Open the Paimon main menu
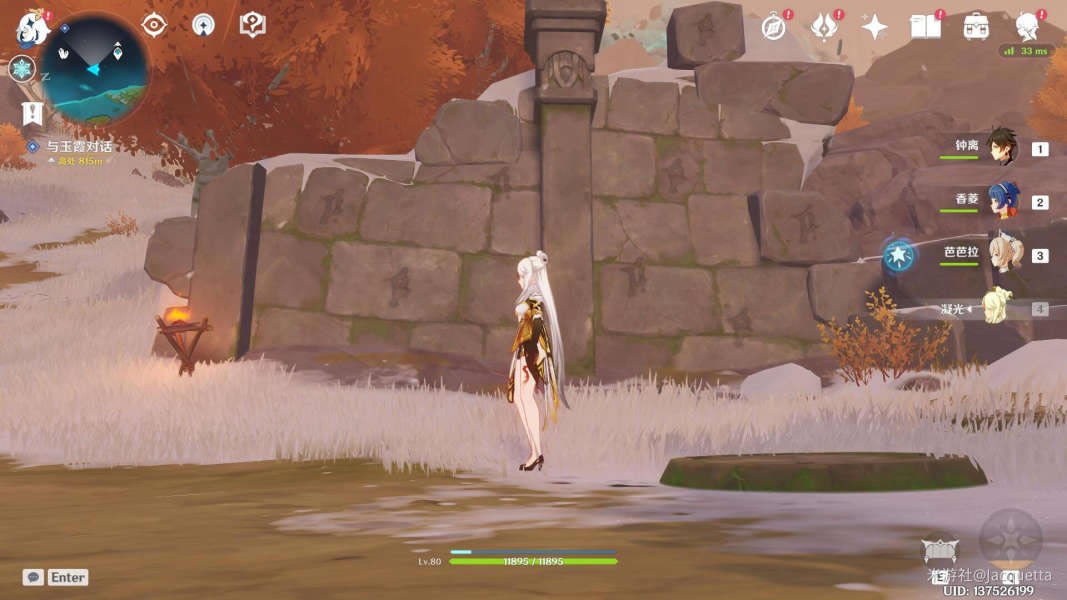 pyautogui.click(x=32, y=28)
